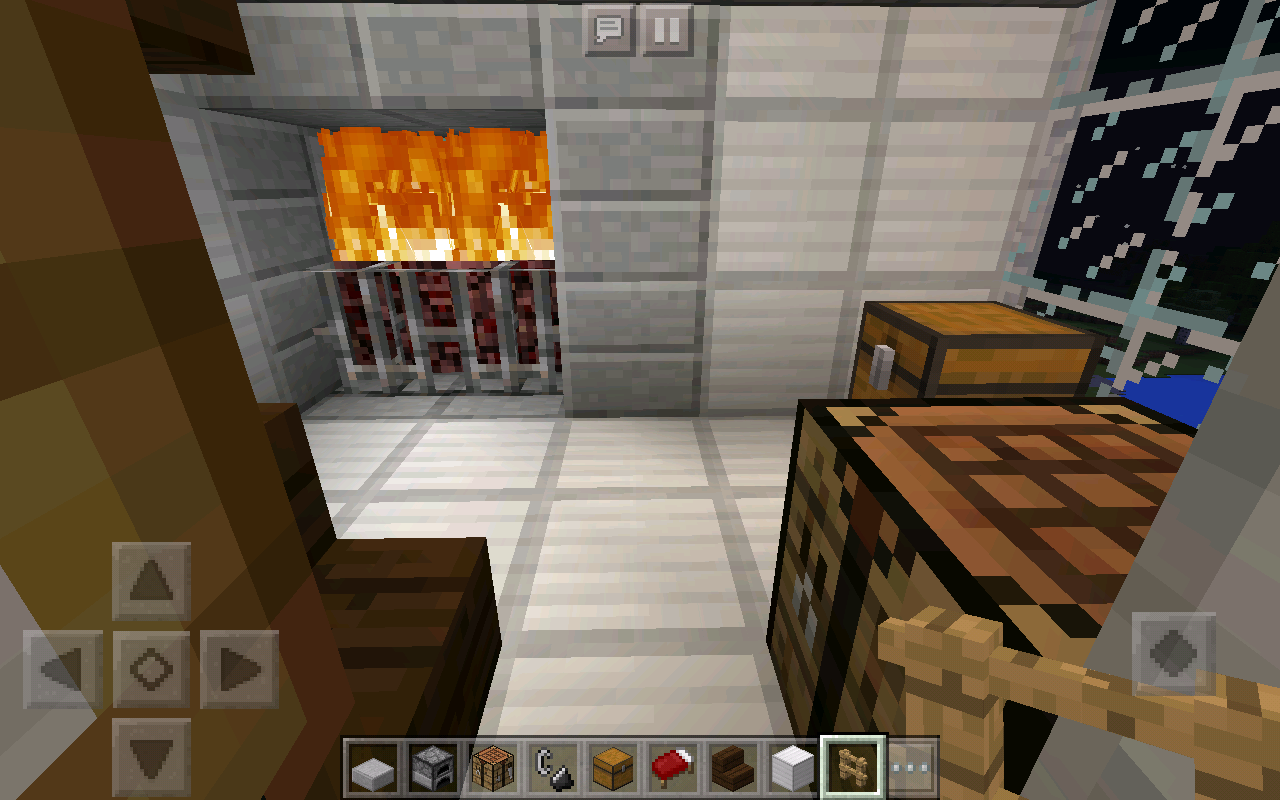This screenshot has height=800, width=1280.
Task: Select the dark oak stairs item
Action: 734,768
